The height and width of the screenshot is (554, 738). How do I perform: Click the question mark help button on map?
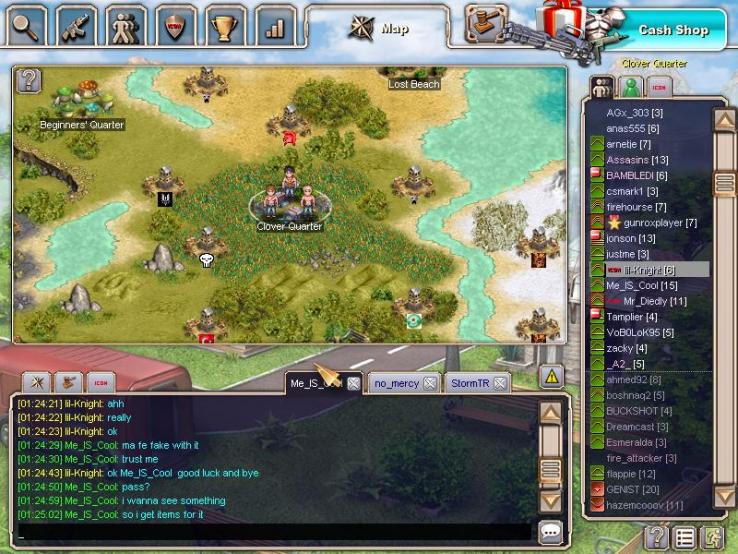(x=28, y=80)
